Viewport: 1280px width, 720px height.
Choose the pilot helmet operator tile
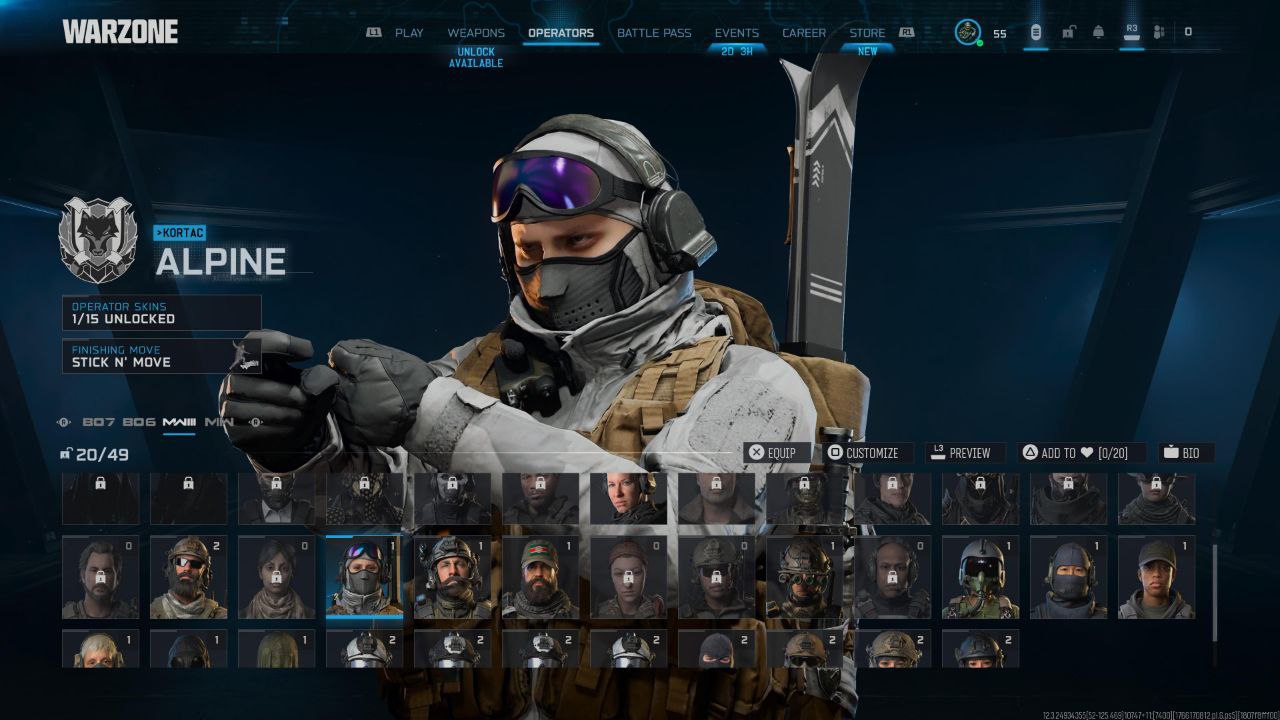(x=980, y=577)
